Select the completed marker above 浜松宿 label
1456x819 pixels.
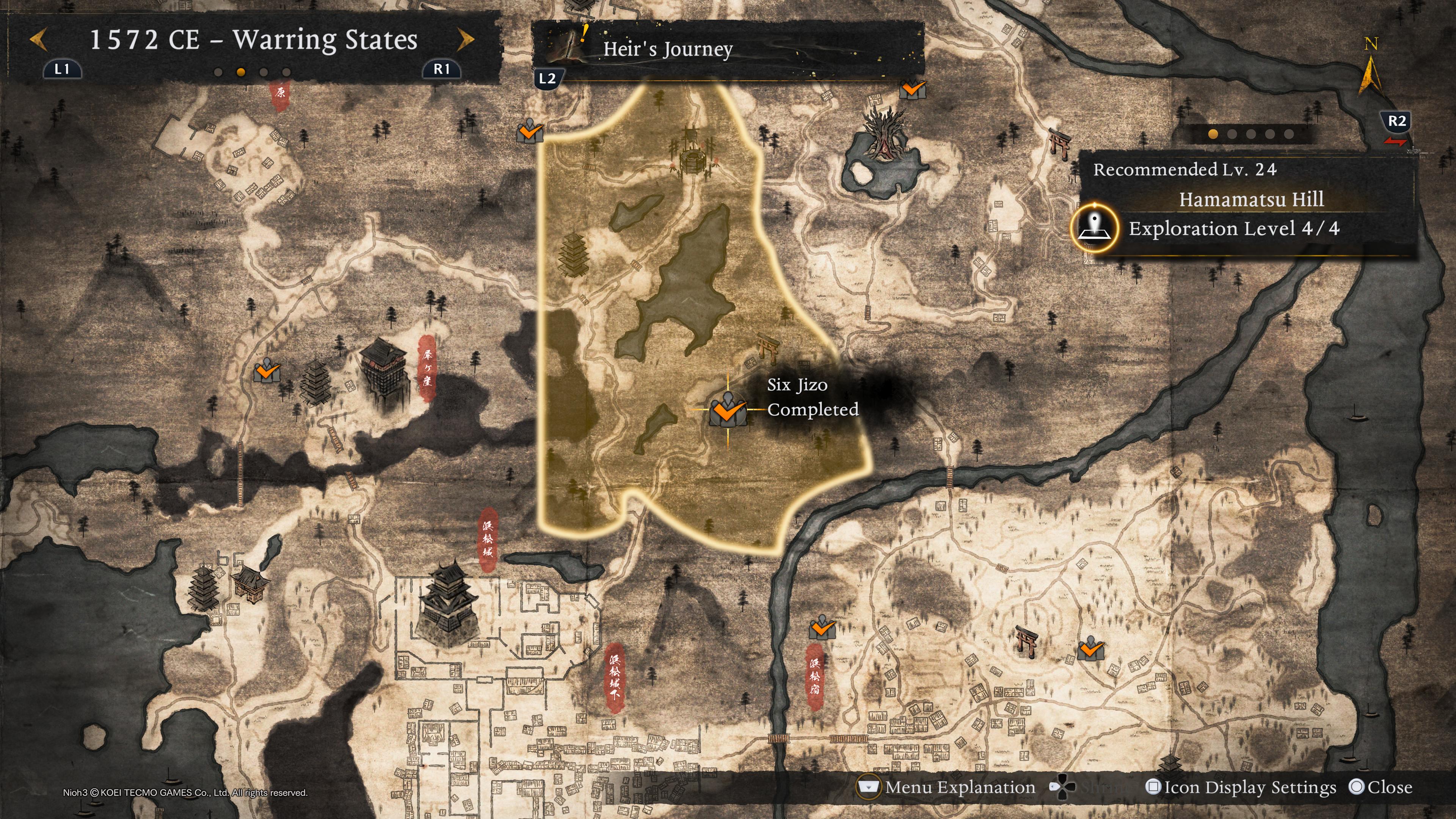pyautogui.click(x=822, y=628)
